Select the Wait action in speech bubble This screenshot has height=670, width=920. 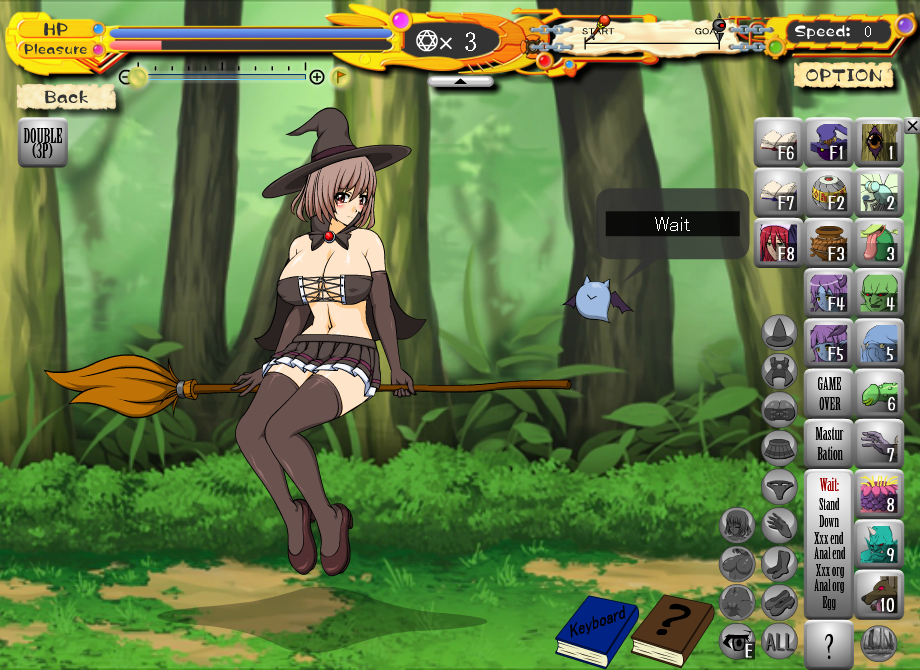pyautogui.click(x=672, y=224)
